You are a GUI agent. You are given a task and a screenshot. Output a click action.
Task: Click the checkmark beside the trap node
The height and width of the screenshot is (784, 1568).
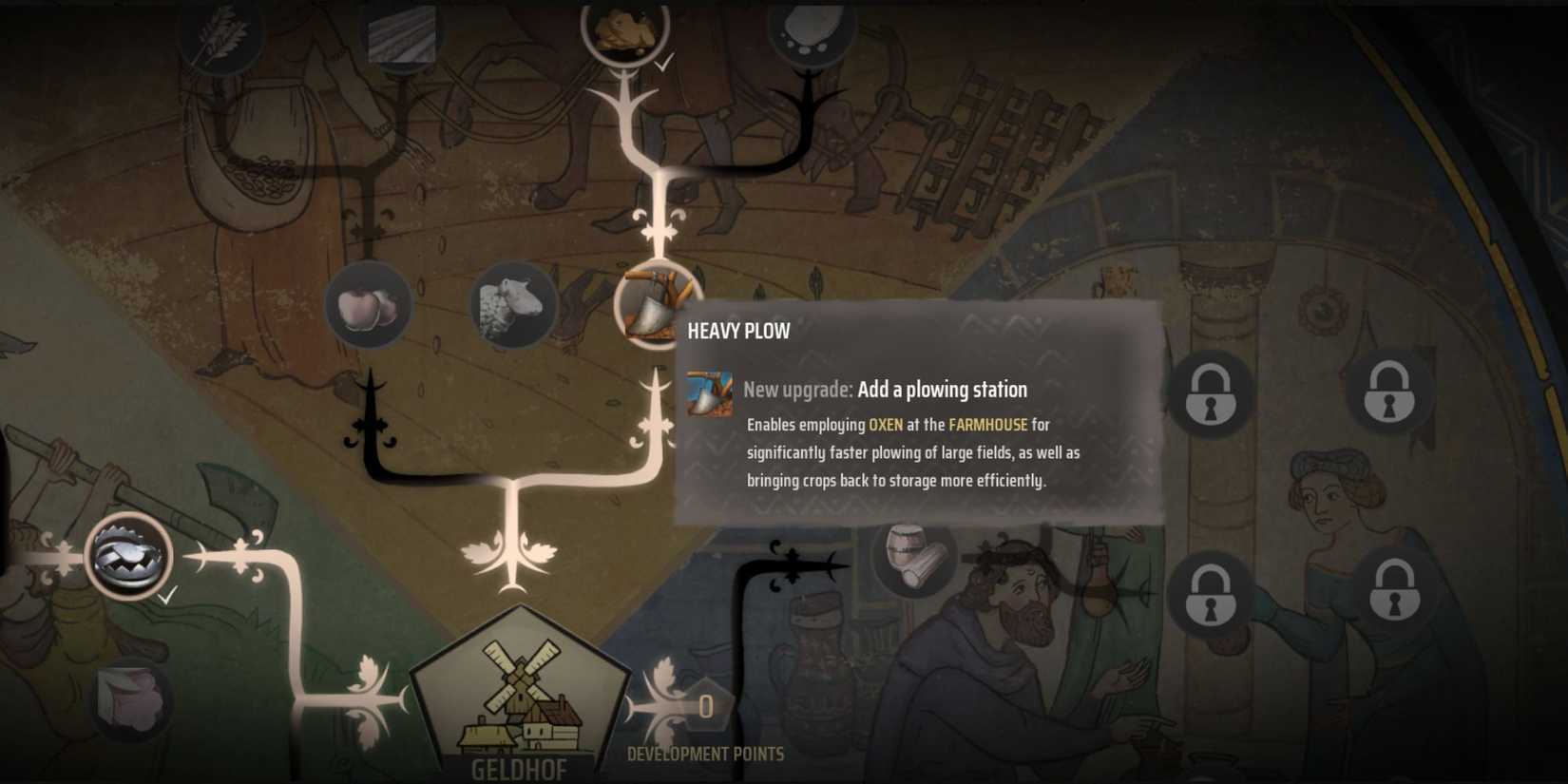point(166,597)
